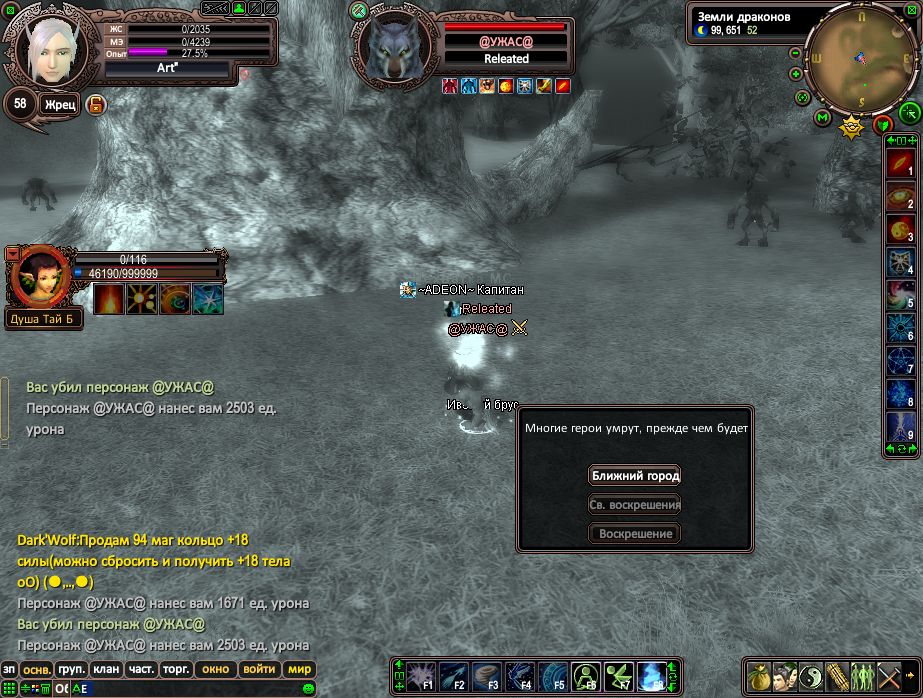Viewport: 923px width, 698px height.
Task: Open the crossed pickaxe and hammer menu
Action: click(889, 675)
